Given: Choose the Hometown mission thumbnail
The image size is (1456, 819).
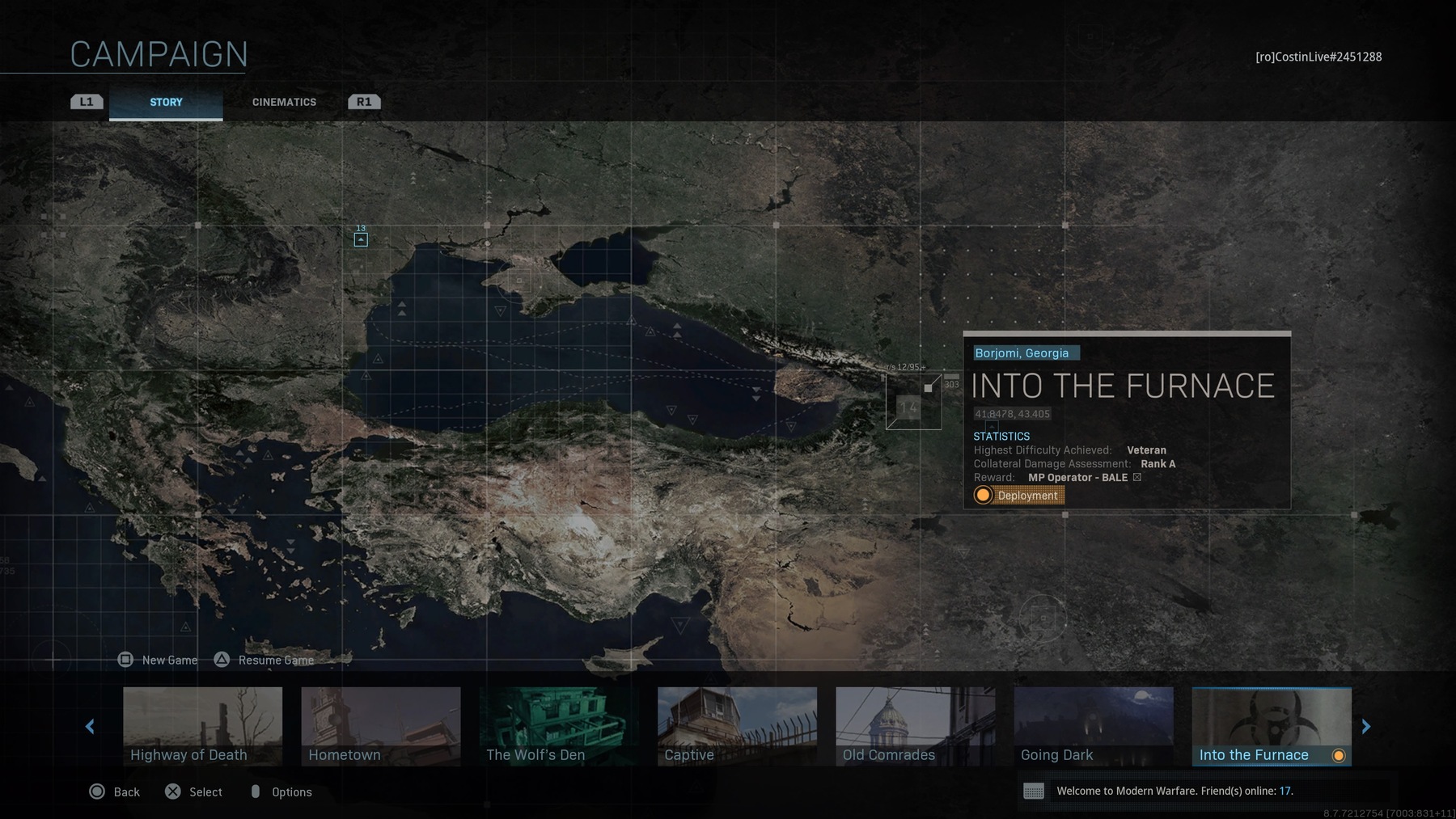Looking at the screenshot, I should [x=380, y=725].
